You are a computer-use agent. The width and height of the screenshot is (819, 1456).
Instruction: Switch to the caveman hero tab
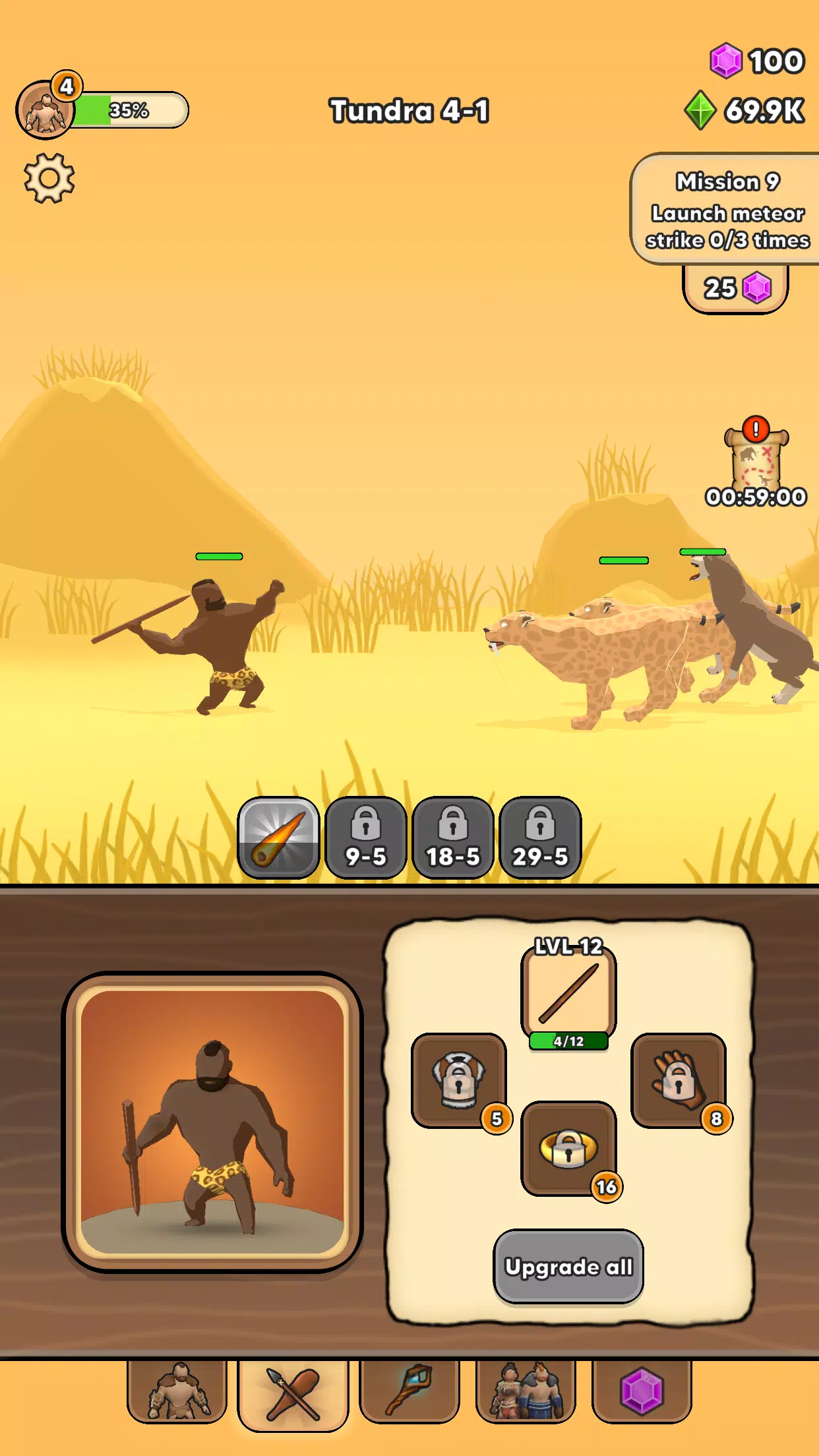(x=177, y=1391)
